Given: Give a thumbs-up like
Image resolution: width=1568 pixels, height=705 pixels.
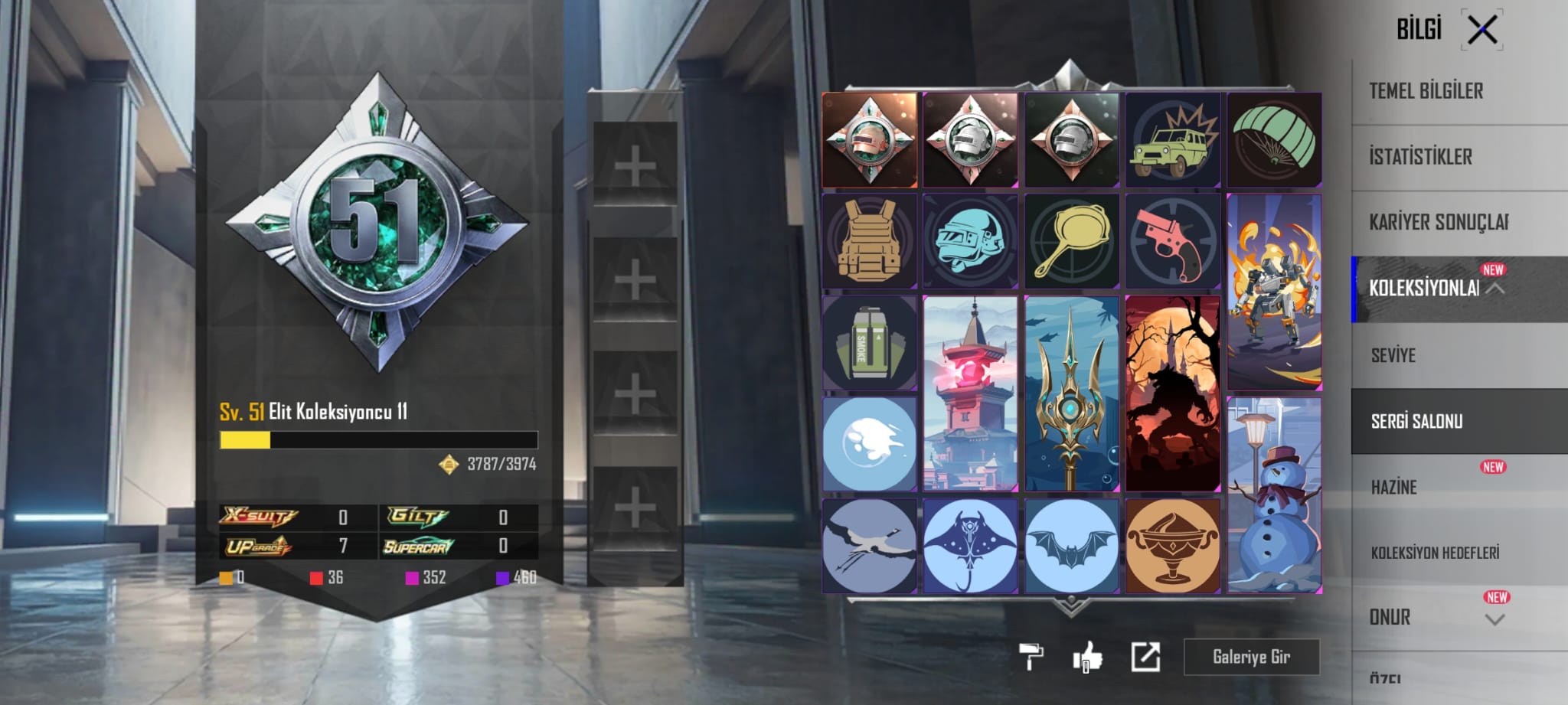Looking at the screenshot, I should (x=1087, y=657).
